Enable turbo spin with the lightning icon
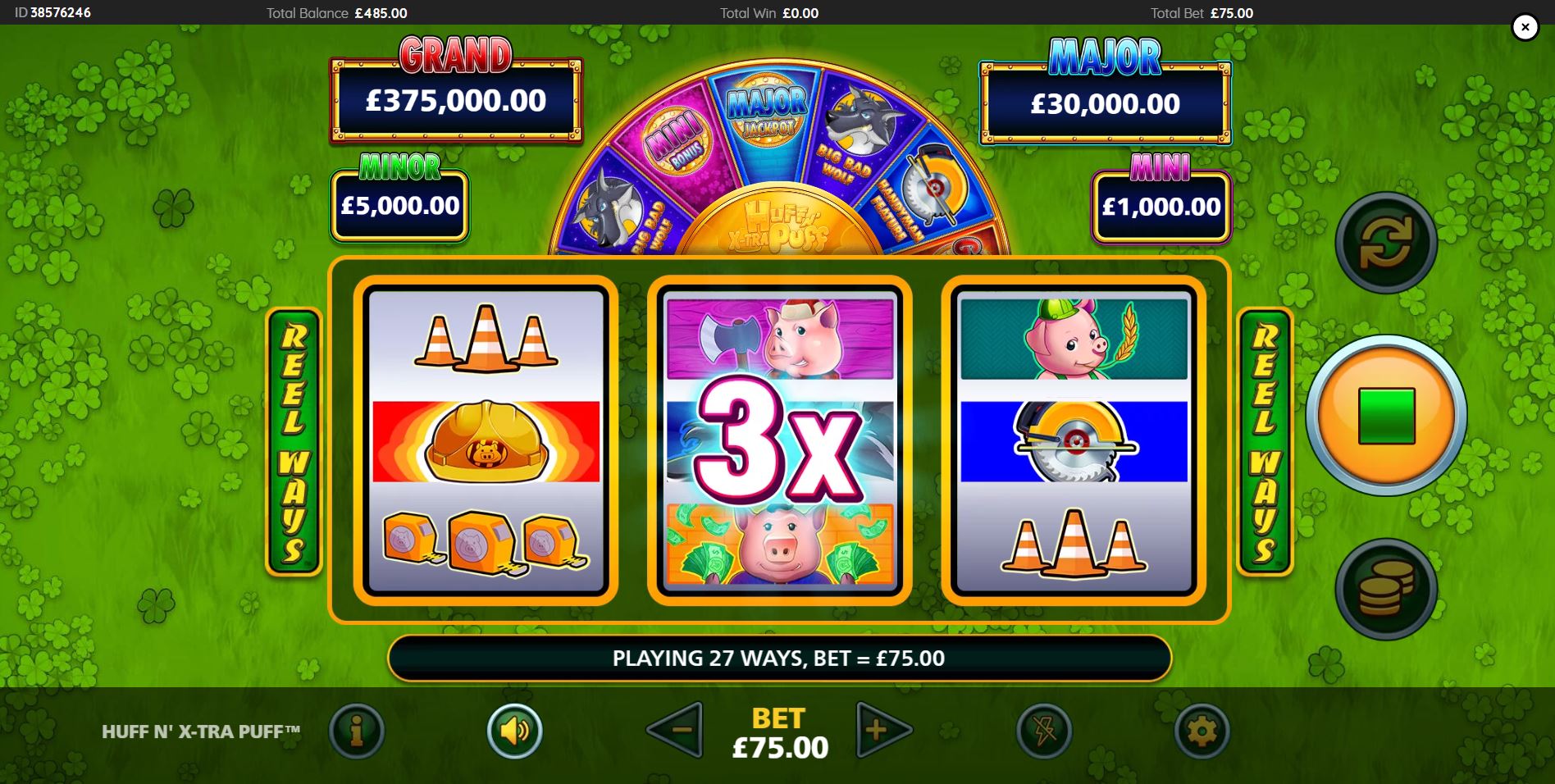The width and height of the screenshot is (1555, 784). pyautogui.click(x=1042, y=732)
